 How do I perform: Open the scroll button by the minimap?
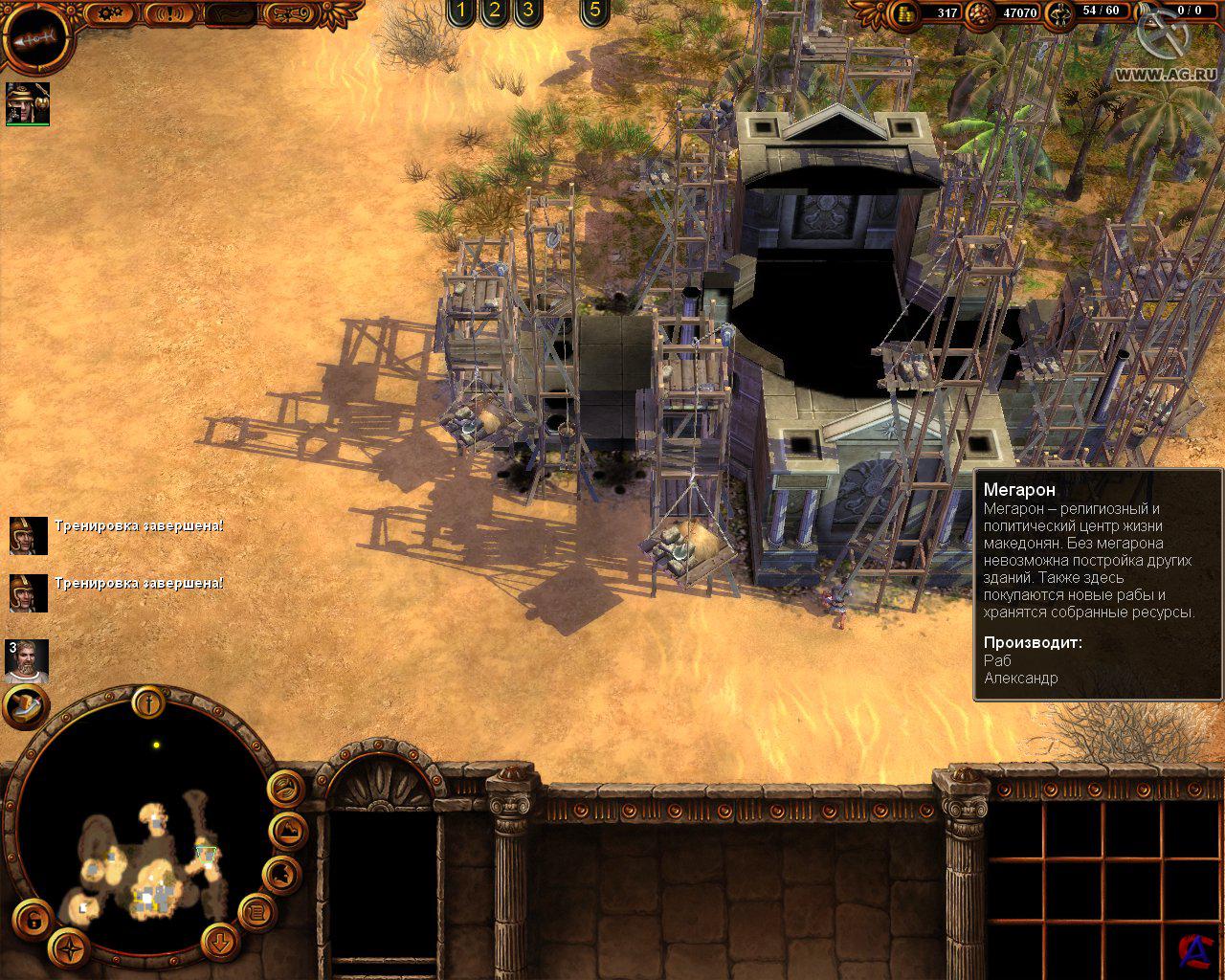click(256, 914)
